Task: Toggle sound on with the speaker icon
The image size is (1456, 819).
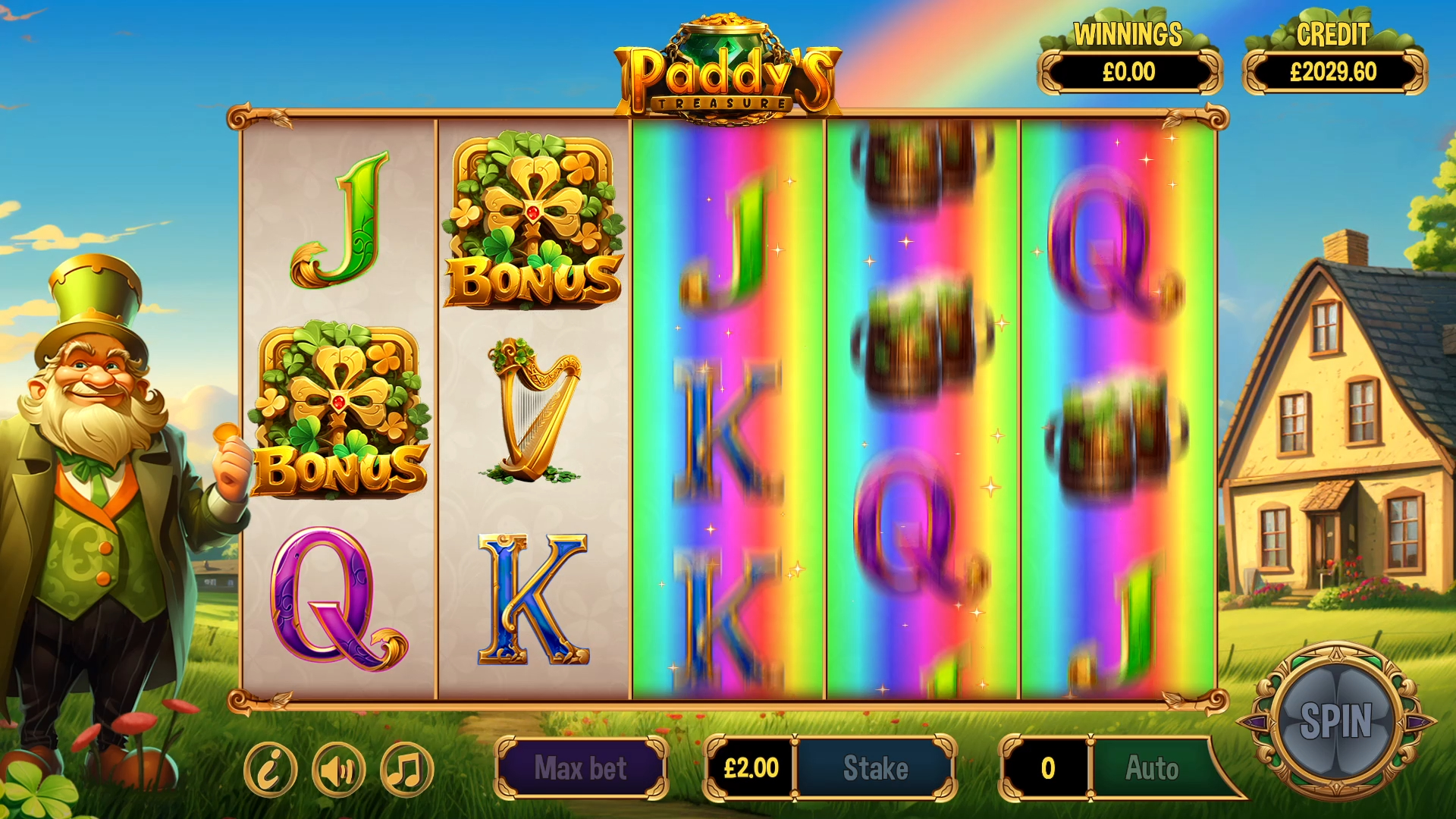Action: coord(339,768)
